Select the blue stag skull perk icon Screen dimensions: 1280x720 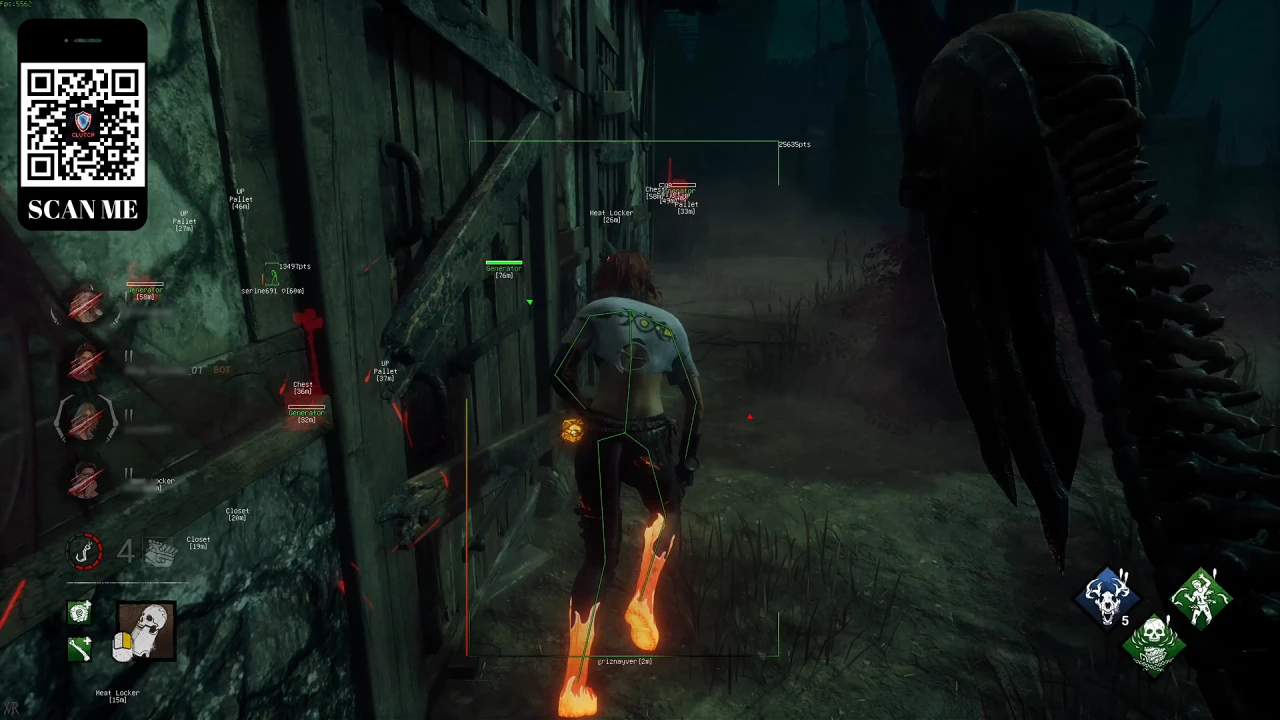tap(1108, 597)
